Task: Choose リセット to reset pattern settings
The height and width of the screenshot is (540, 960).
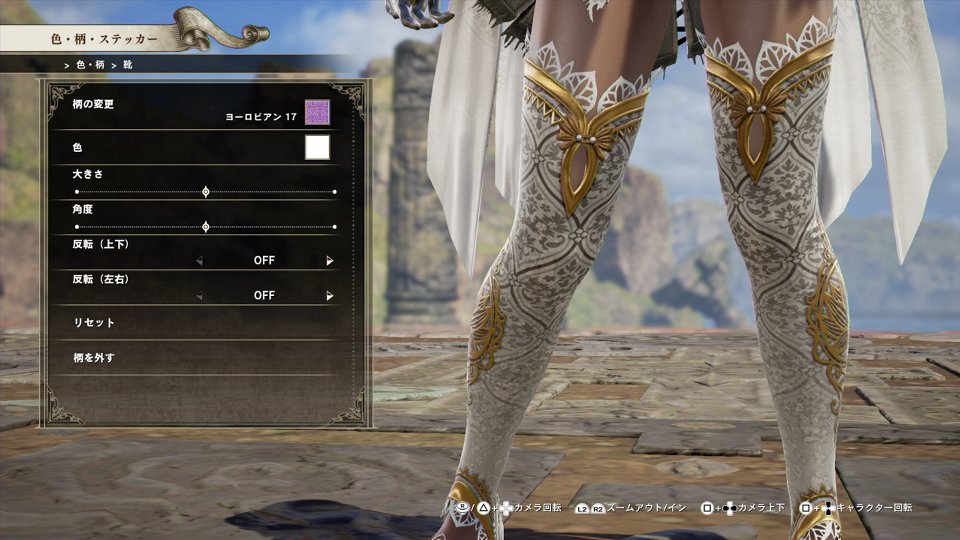Action: 95,323
